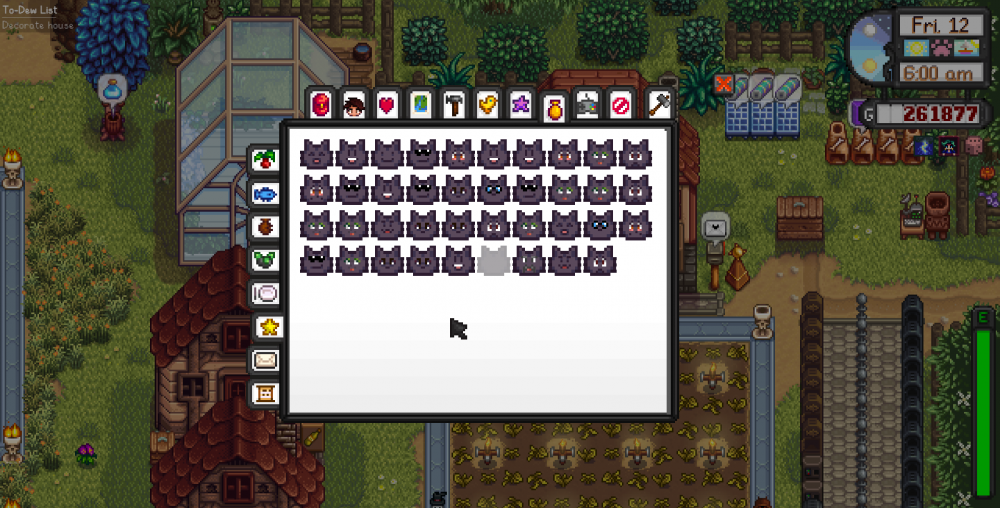The image size is (1000, 508).
Task: Switch to the Crafting hammer tab
Action: coord(453,104)
